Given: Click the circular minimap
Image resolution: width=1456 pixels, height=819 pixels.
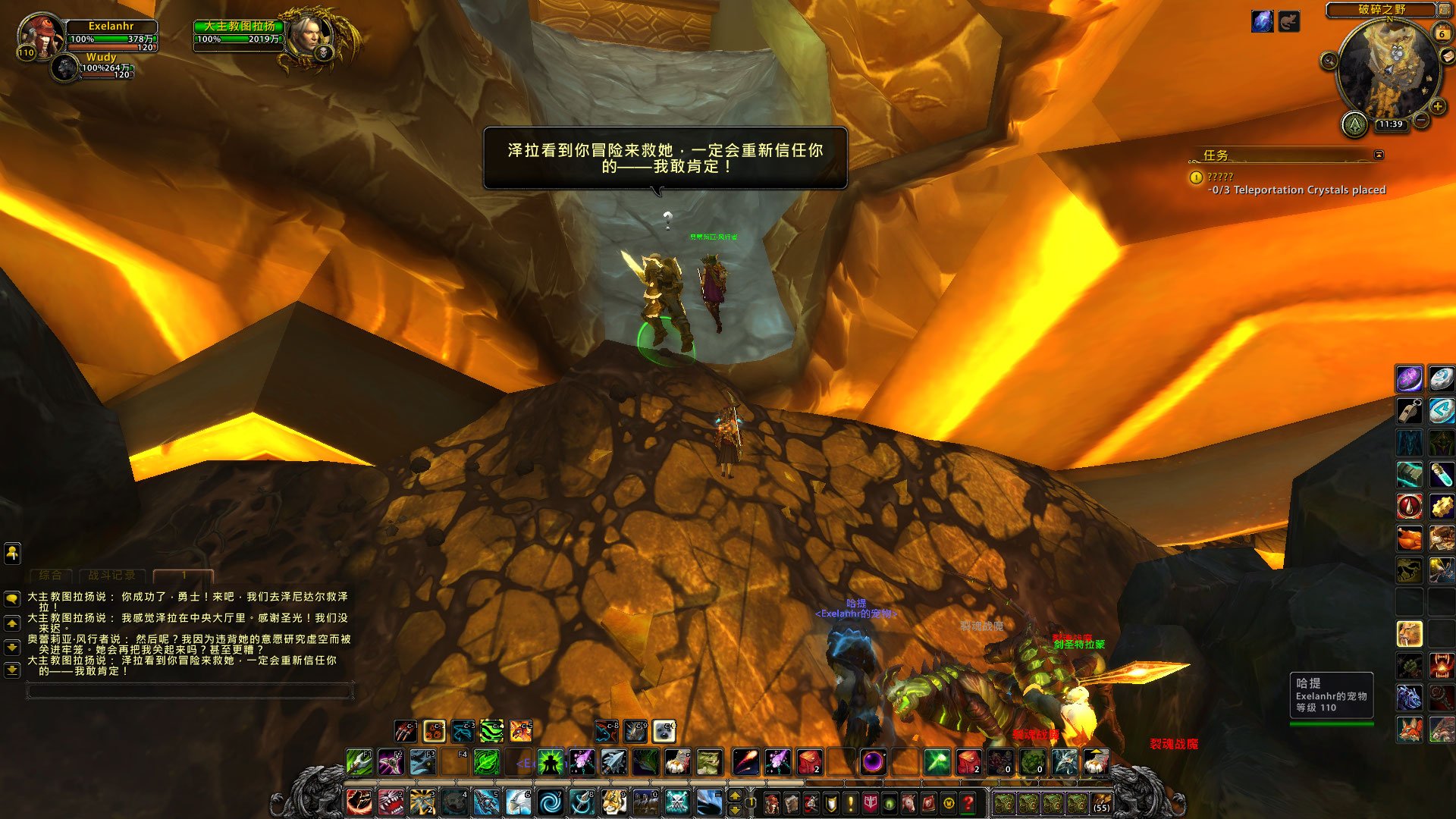Looking at the screenshot, I should pos(1388,72).
